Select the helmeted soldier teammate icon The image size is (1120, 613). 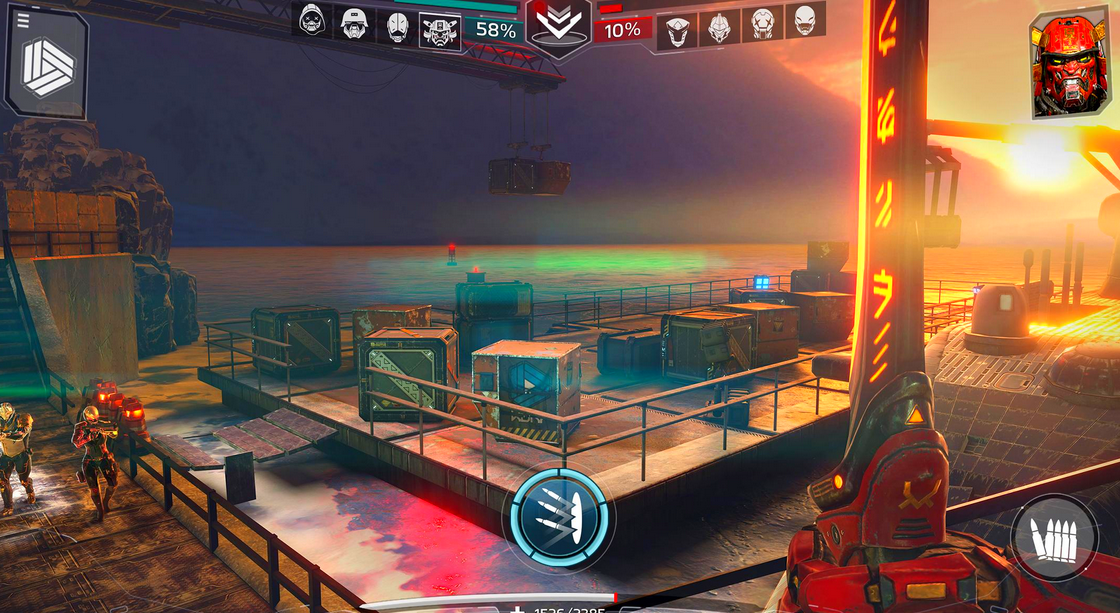pos(353,21)
